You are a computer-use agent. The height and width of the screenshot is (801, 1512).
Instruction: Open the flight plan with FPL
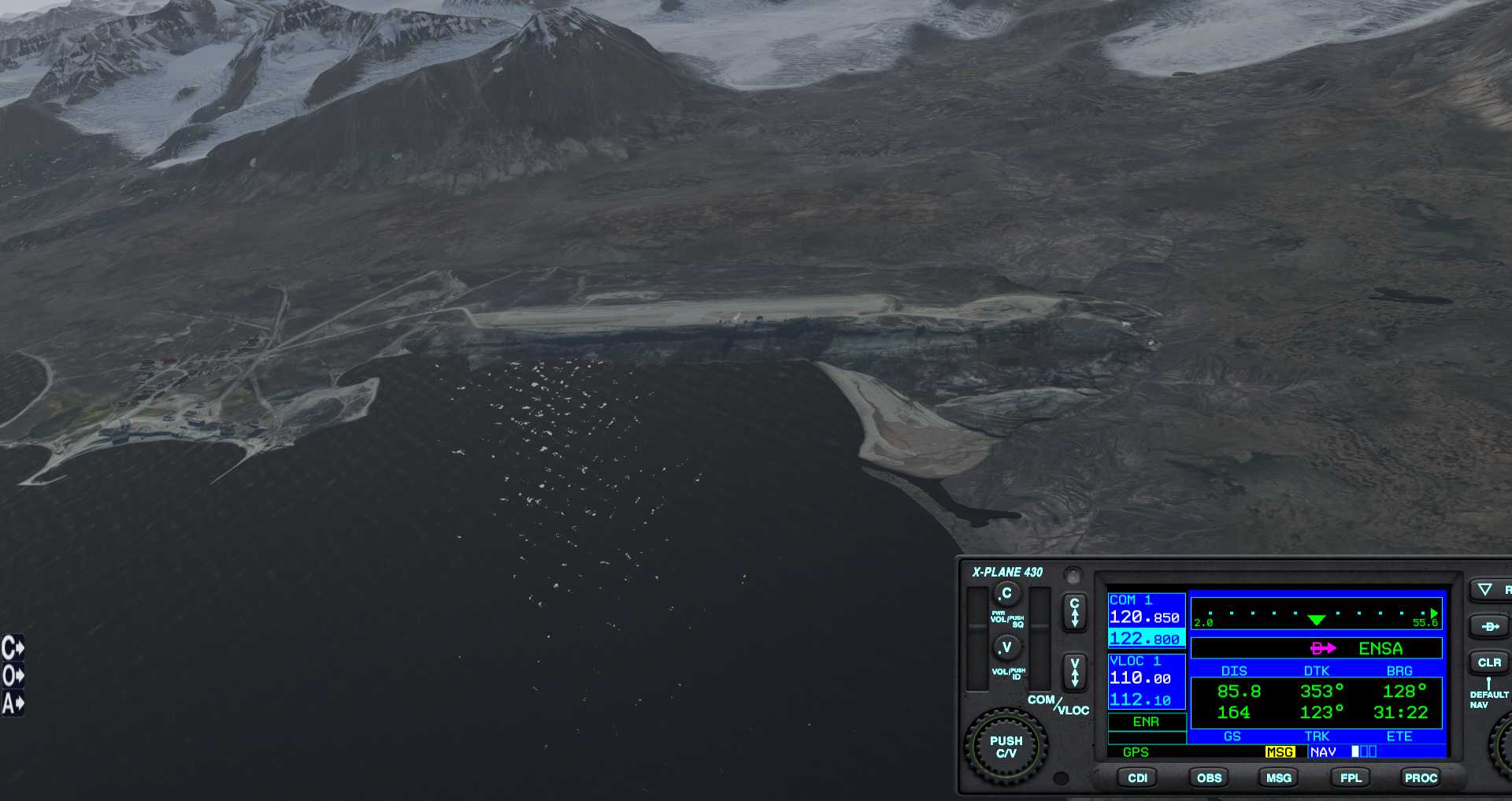pyautogui.click(x=1351, y=777)
